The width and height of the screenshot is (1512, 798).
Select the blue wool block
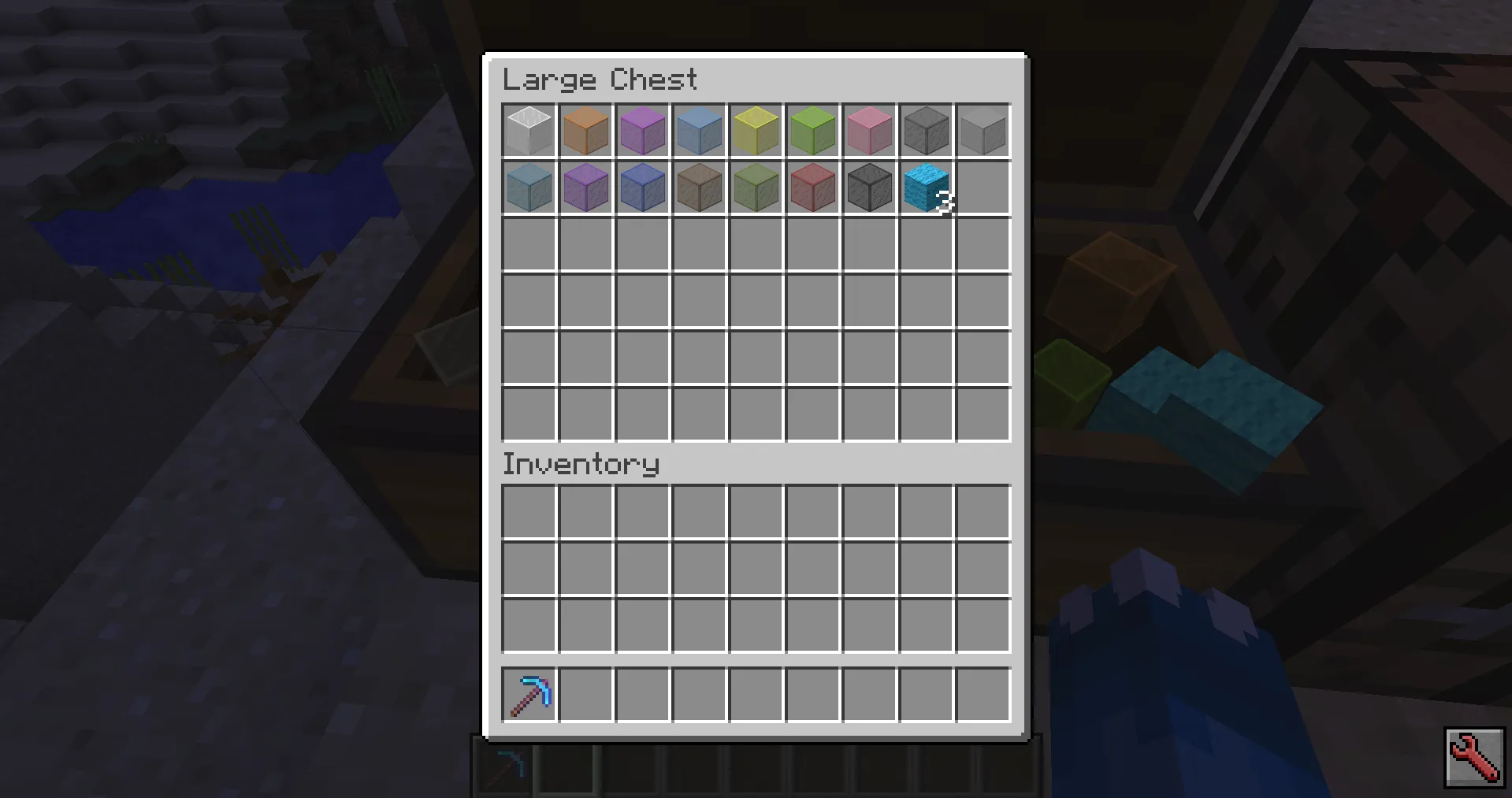click(641, 187)
